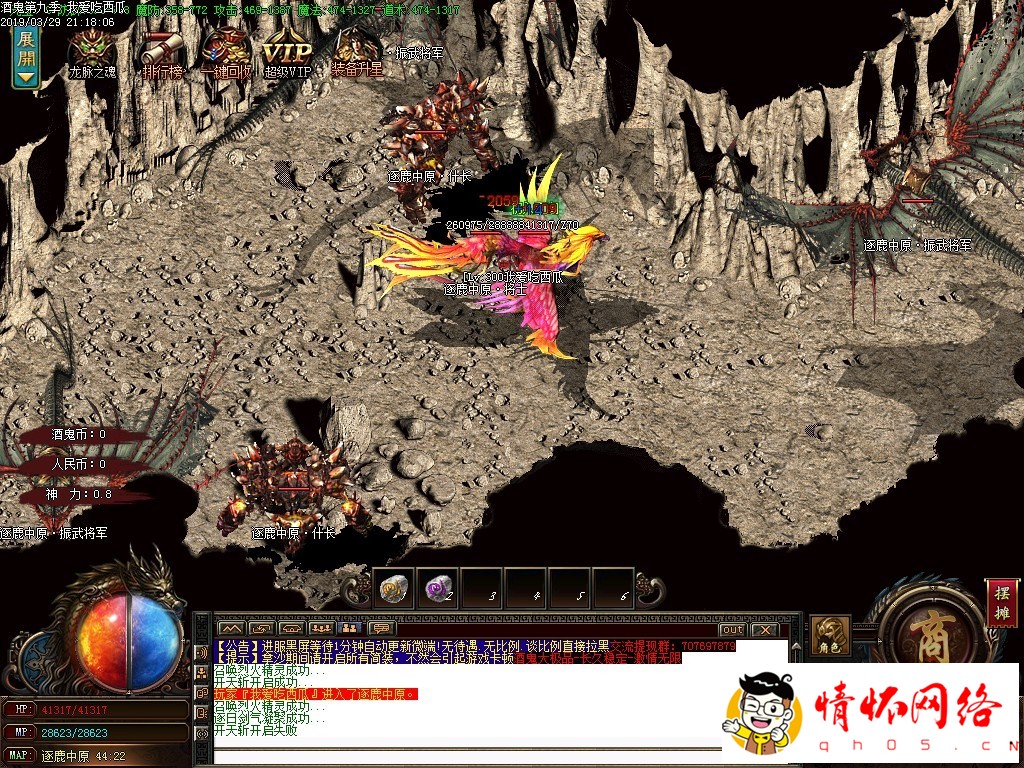
Task: Open the 角色 character sheet
Action: [x=830, y=635]
